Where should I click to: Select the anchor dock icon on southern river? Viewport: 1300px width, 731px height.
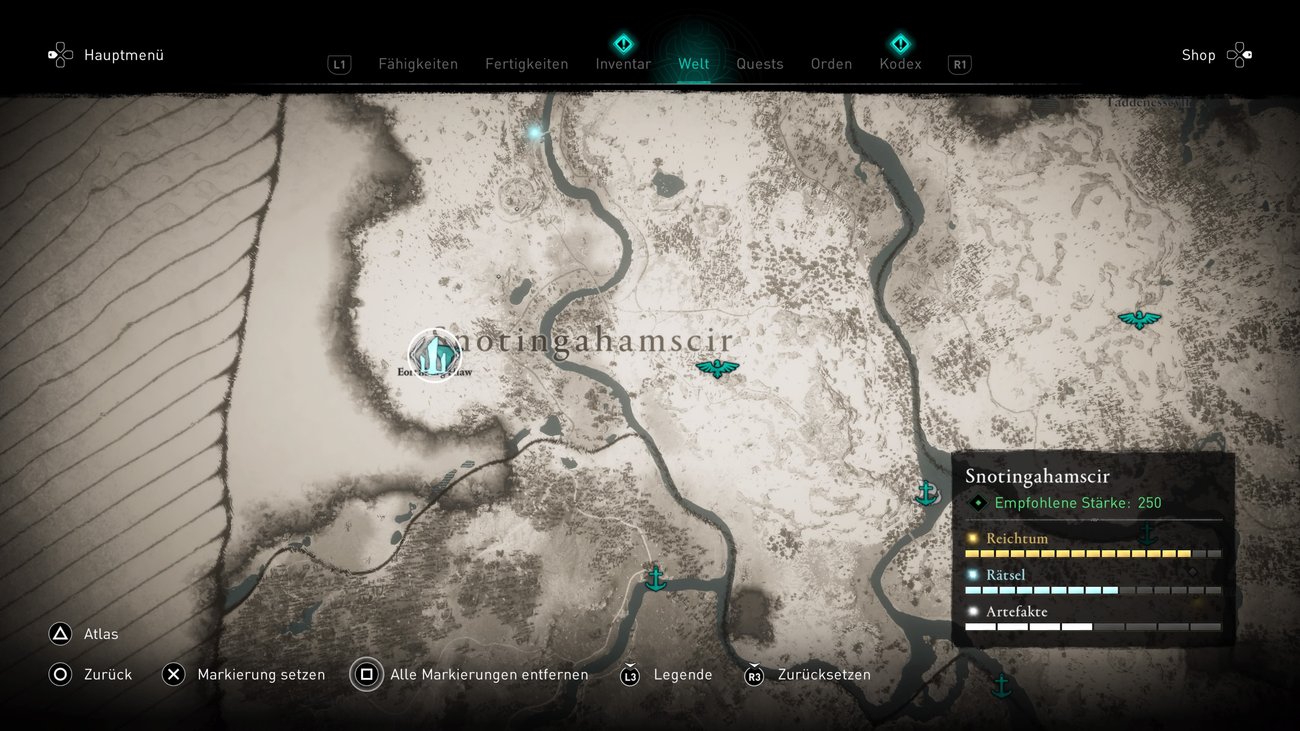coord(655,577)
